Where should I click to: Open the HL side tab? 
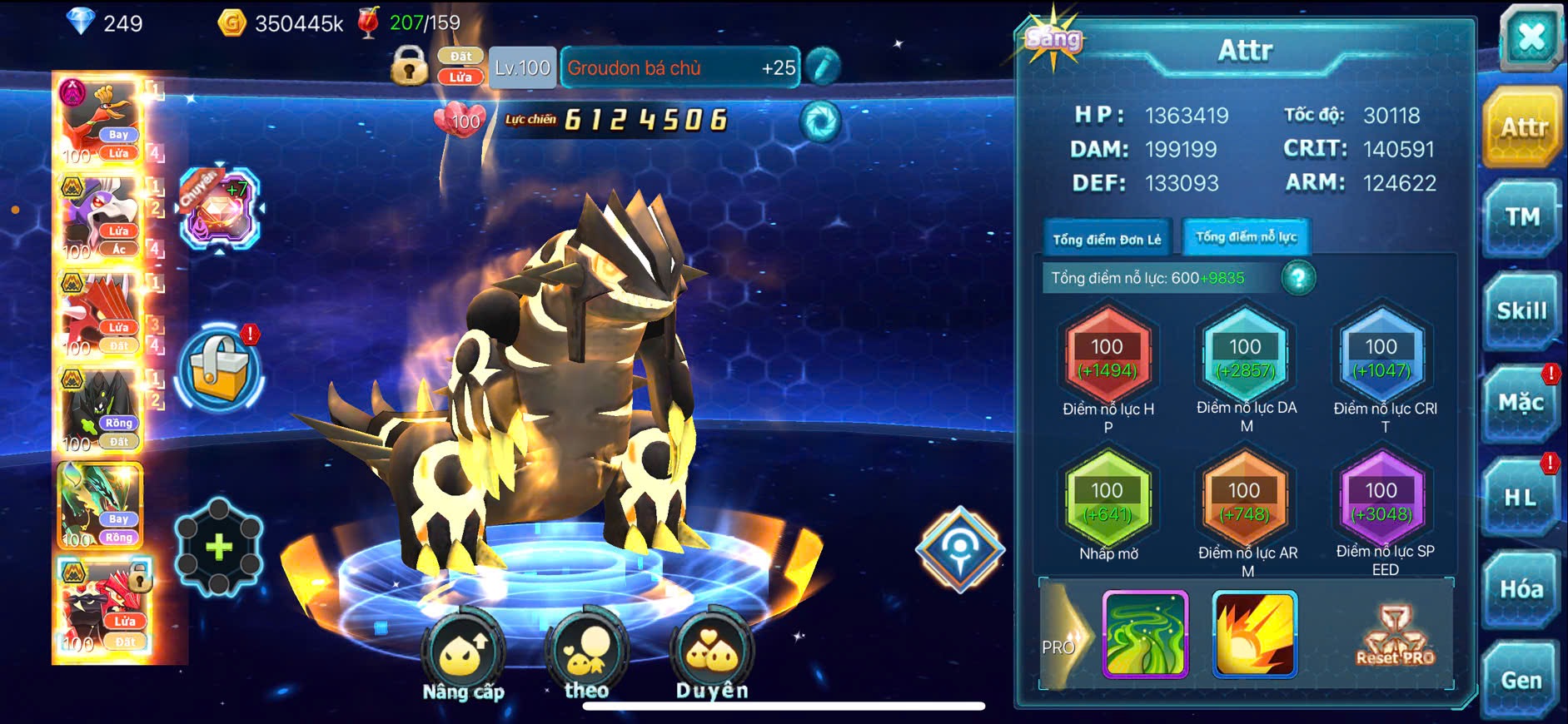tap(1521, 498)
